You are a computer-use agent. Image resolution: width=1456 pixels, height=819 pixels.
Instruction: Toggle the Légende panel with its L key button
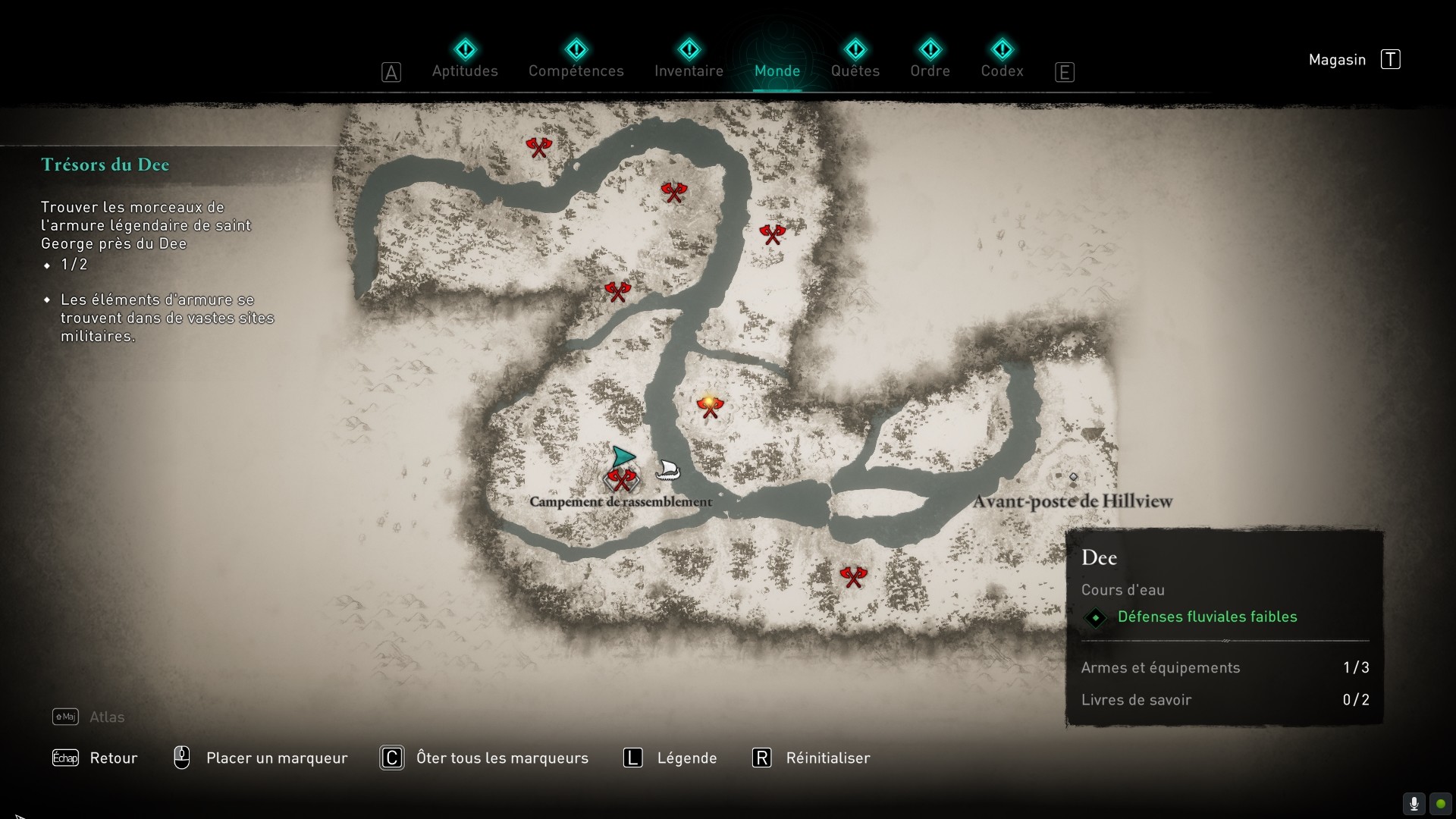[x=632, y=758]
